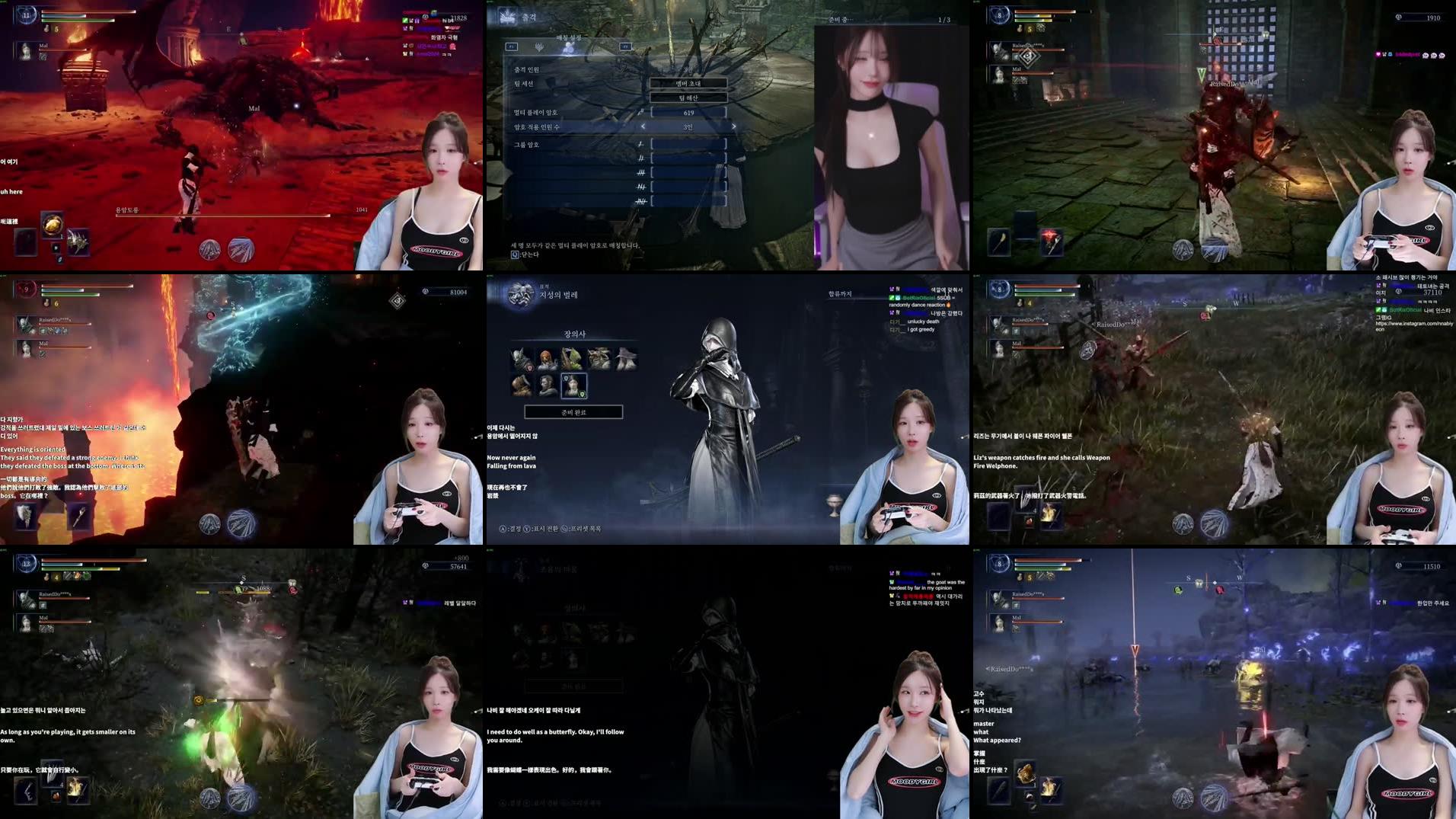Click the 용암도룡 boss health bar
This screenshot has height=819, width=1456.
221,217
